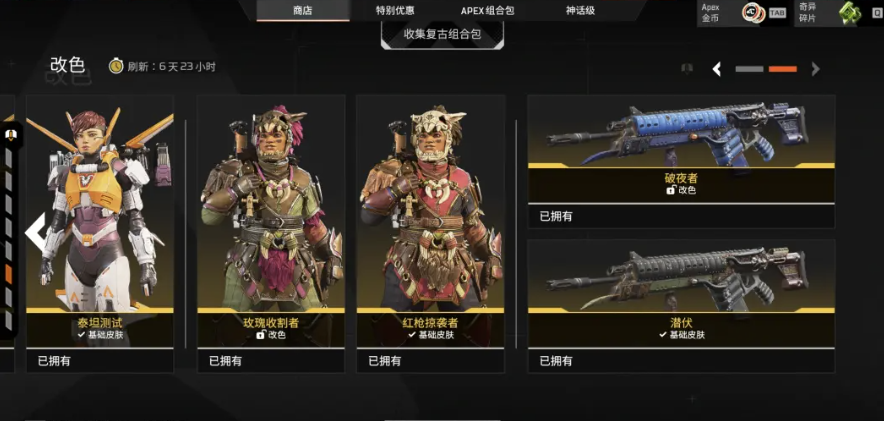884x421 pixels.
Task: Switch to the 商店 tab
Action: click(303, 11)
